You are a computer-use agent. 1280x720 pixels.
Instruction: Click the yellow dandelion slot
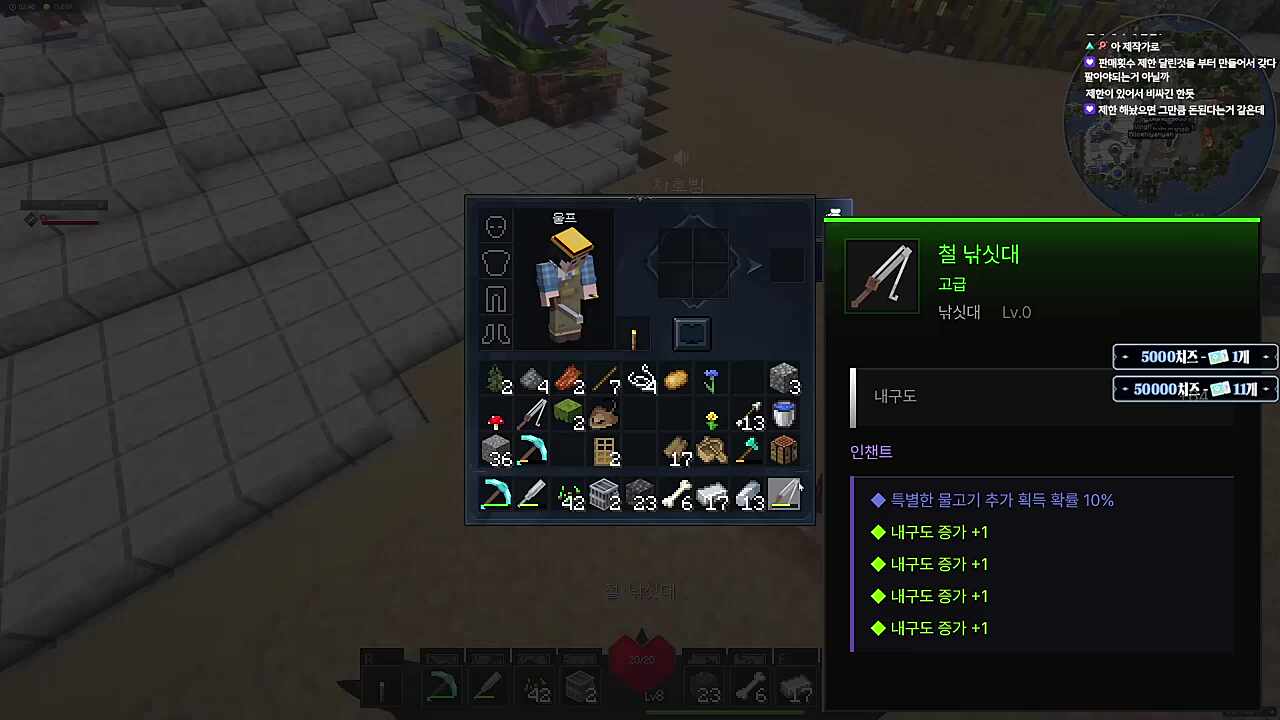click(712, 416)
